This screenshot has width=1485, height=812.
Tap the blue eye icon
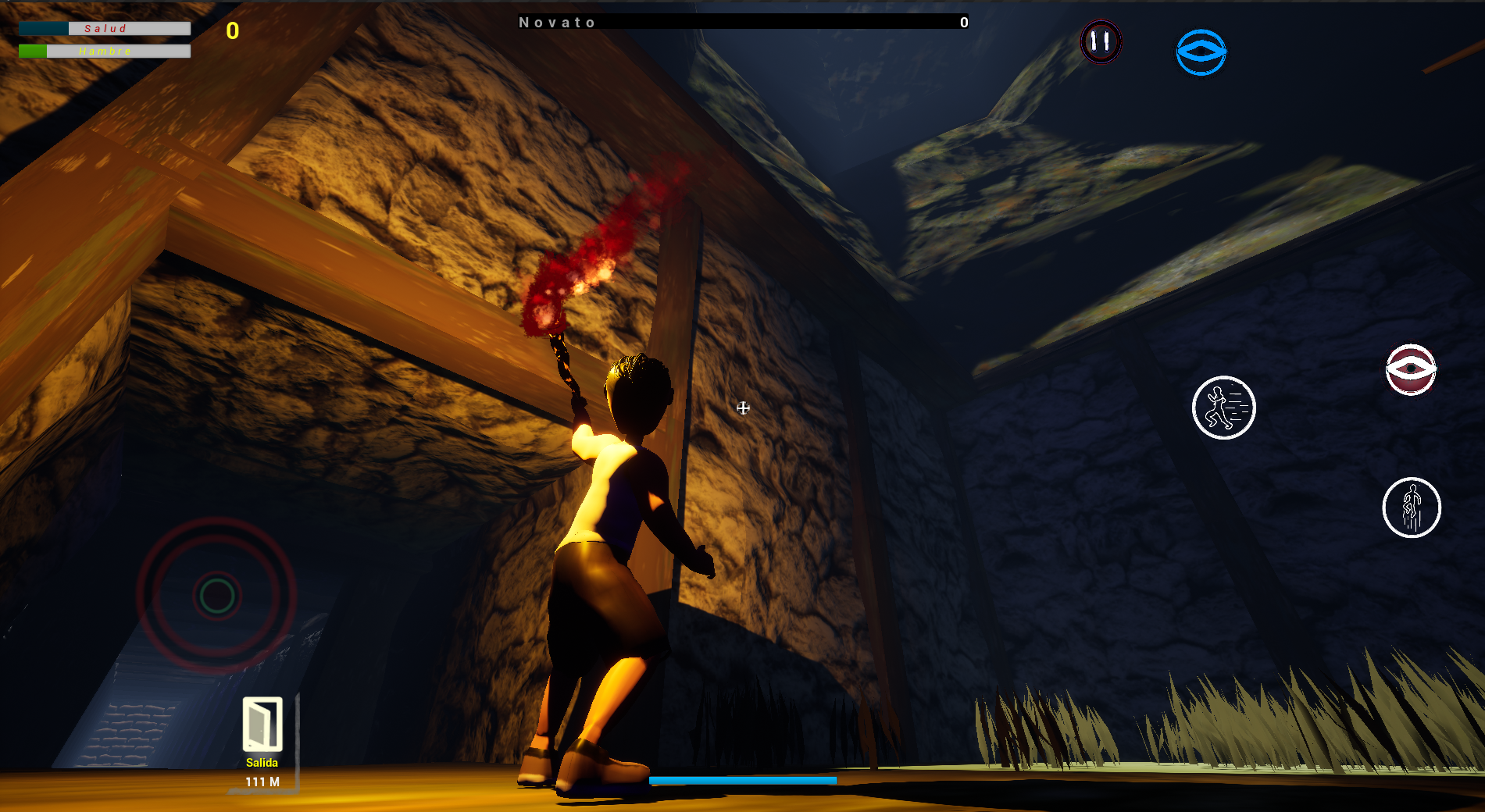1201,52
